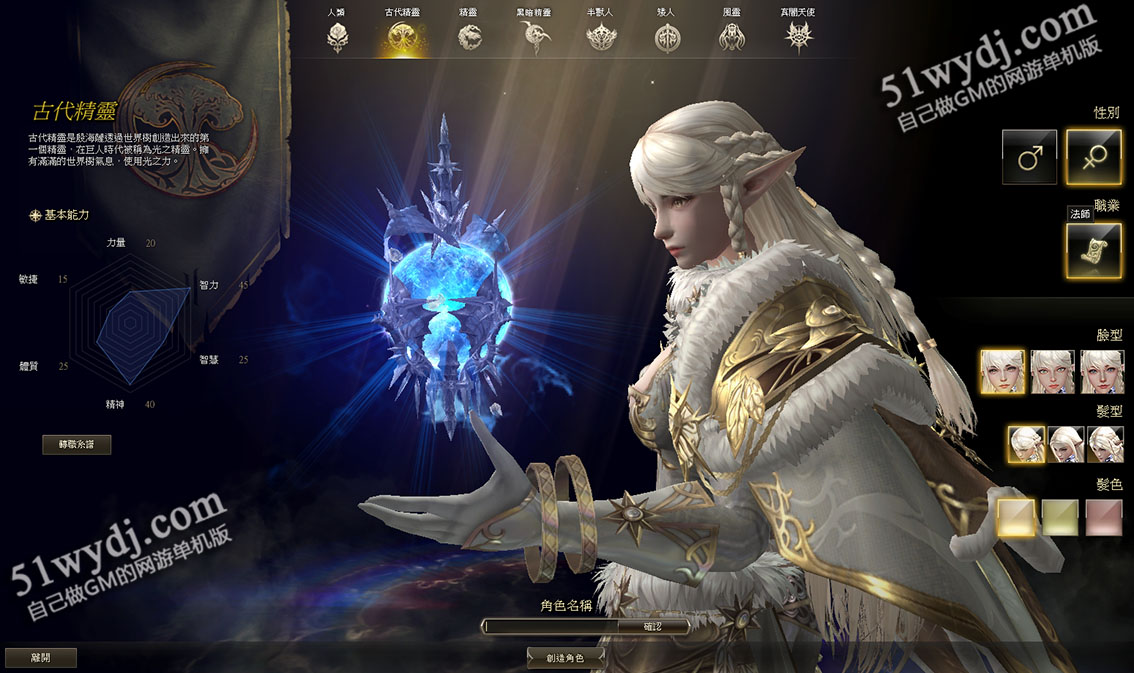Leave via the 離開 (Exit) button
Viewport: 1134px width, 673px height.
(x=40, y=657)
